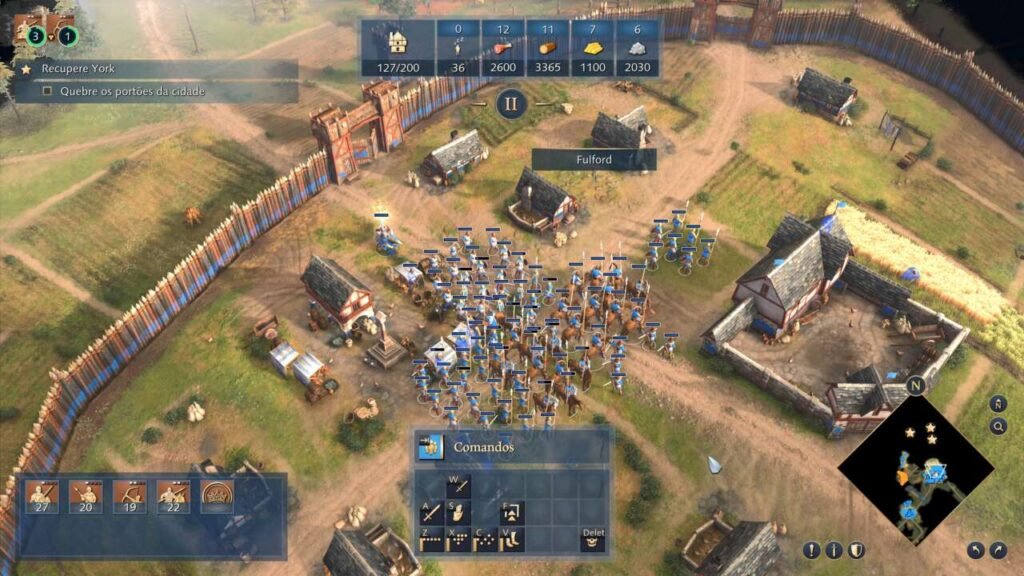
Task: Activate the stop hand command (S)
Action: pyautogui.click(x=458, y=513)
